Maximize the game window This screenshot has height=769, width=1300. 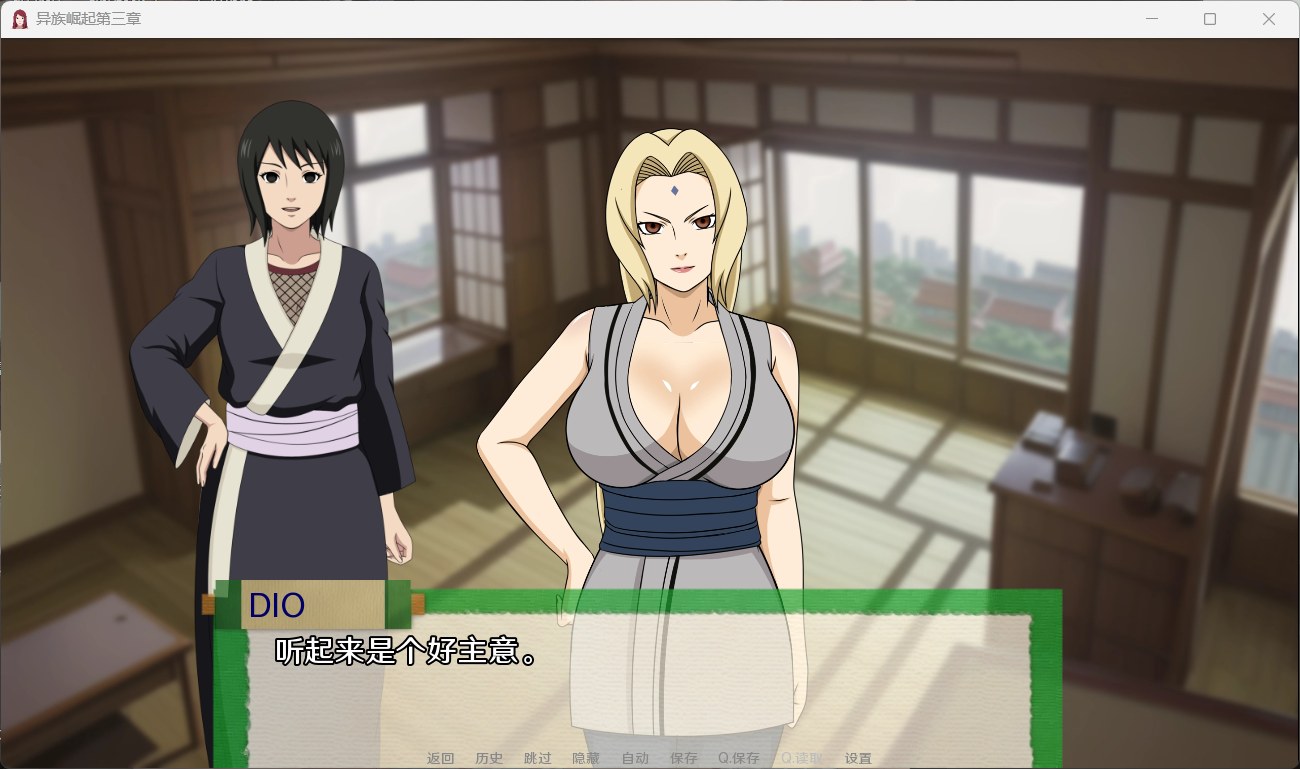coord(1210,19)
